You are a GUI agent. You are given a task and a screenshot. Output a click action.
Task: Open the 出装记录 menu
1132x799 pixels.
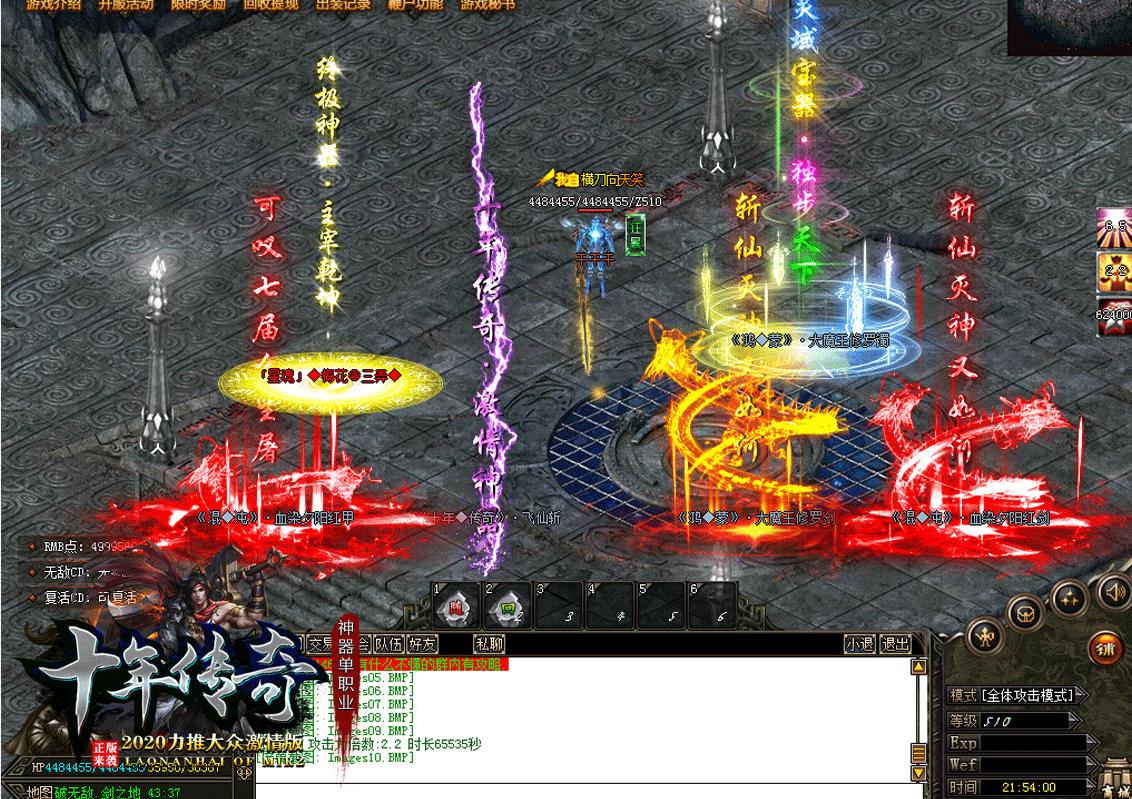pyautogui.click(x=343, y=4)
